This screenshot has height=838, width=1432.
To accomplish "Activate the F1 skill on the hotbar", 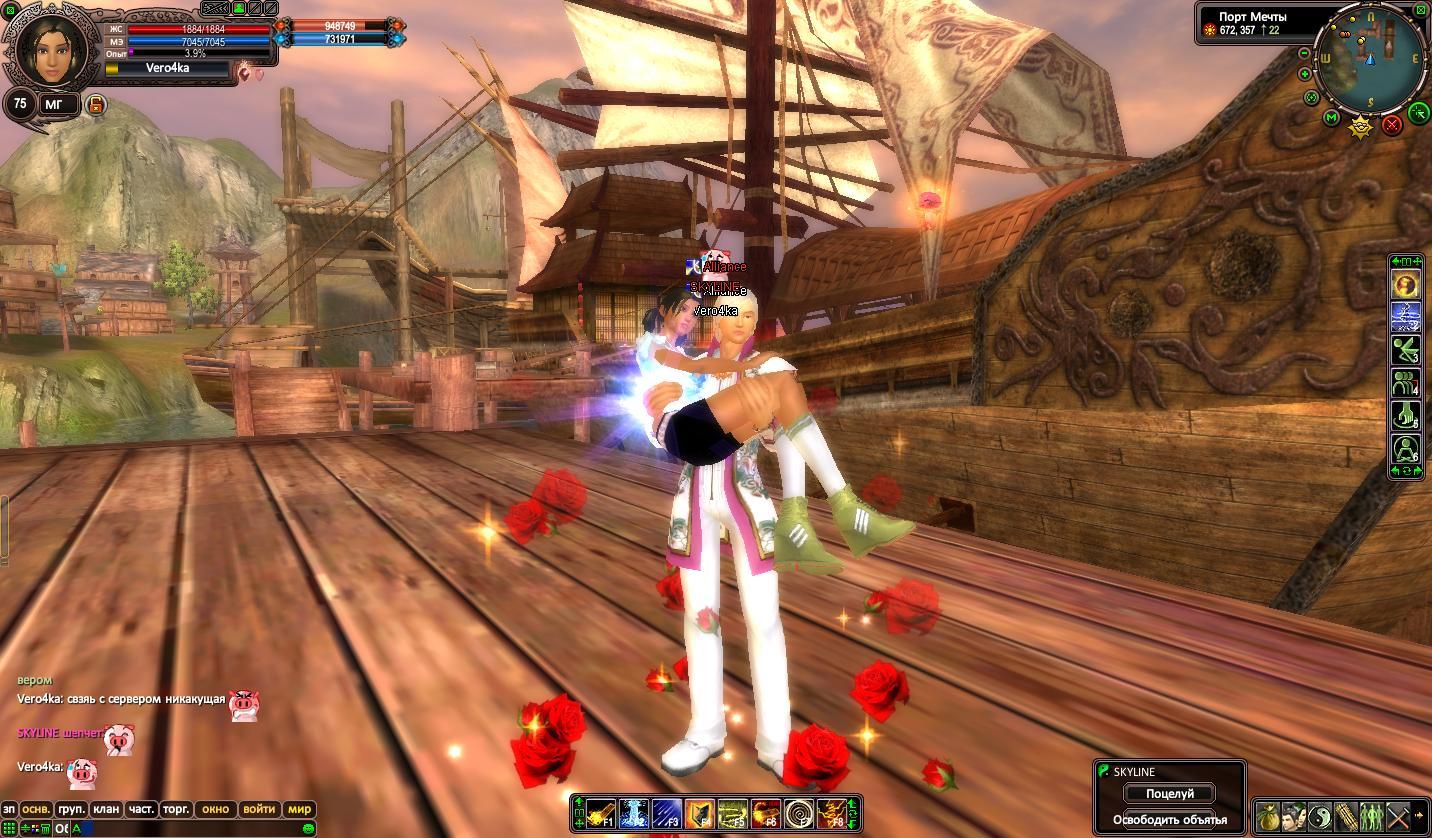I will click(x=600, y=814).
